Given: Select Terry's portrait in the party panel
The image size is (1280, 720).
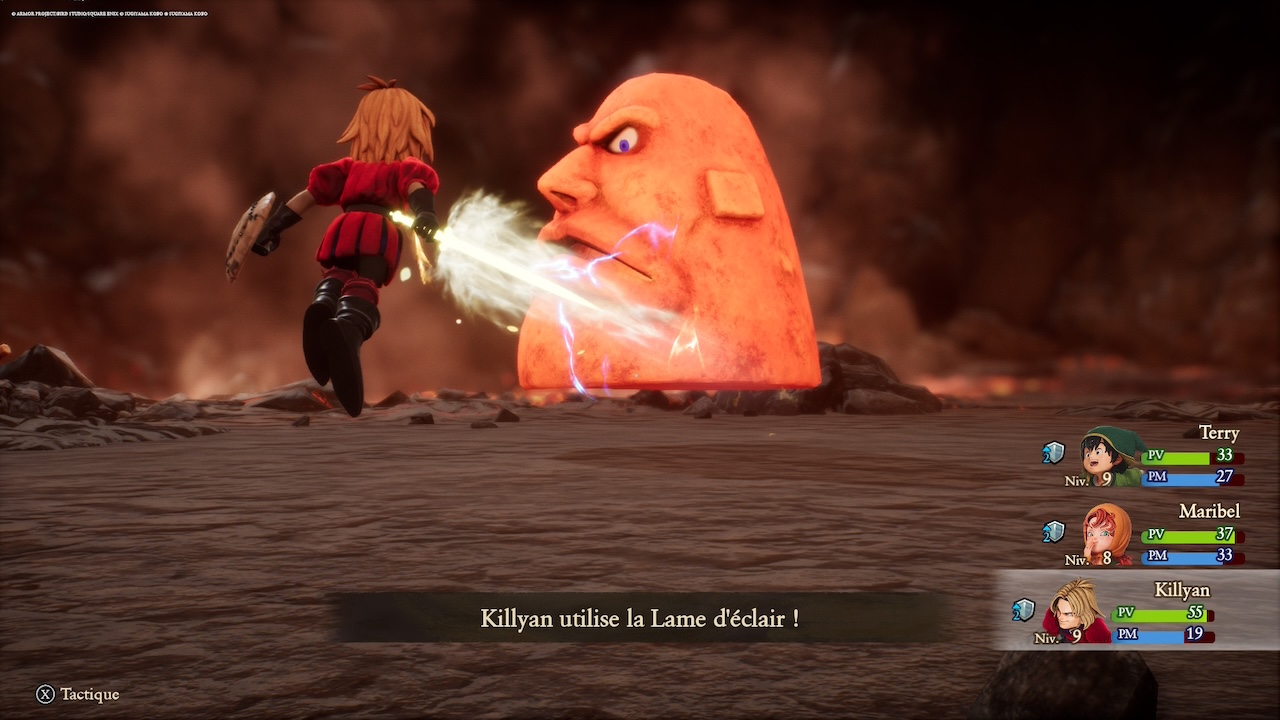Looking at the screenshot, I should pyautogui.click(x=1111, y=456).
